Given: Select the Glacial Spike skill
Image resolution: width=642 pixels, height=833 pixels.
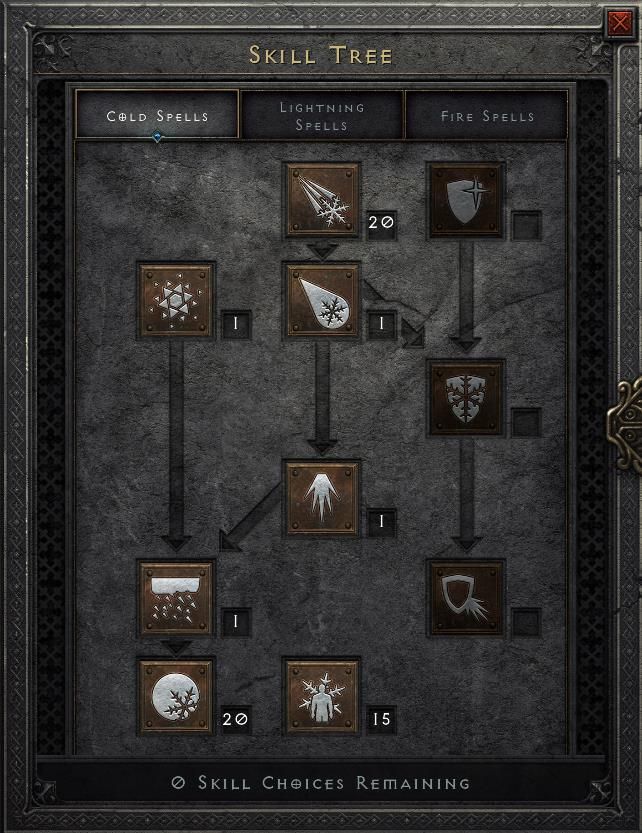Looking at the screenshot, I should 322,497.
